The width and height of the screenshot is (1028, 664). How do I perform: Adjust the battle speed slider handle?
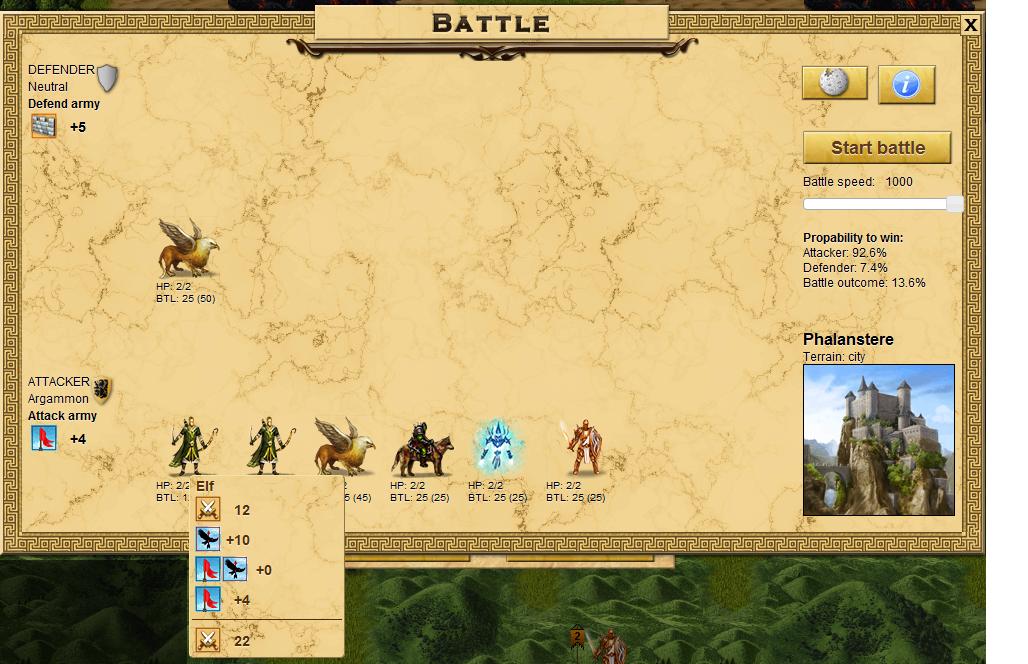pyautogui.click(x=954, y=204)
